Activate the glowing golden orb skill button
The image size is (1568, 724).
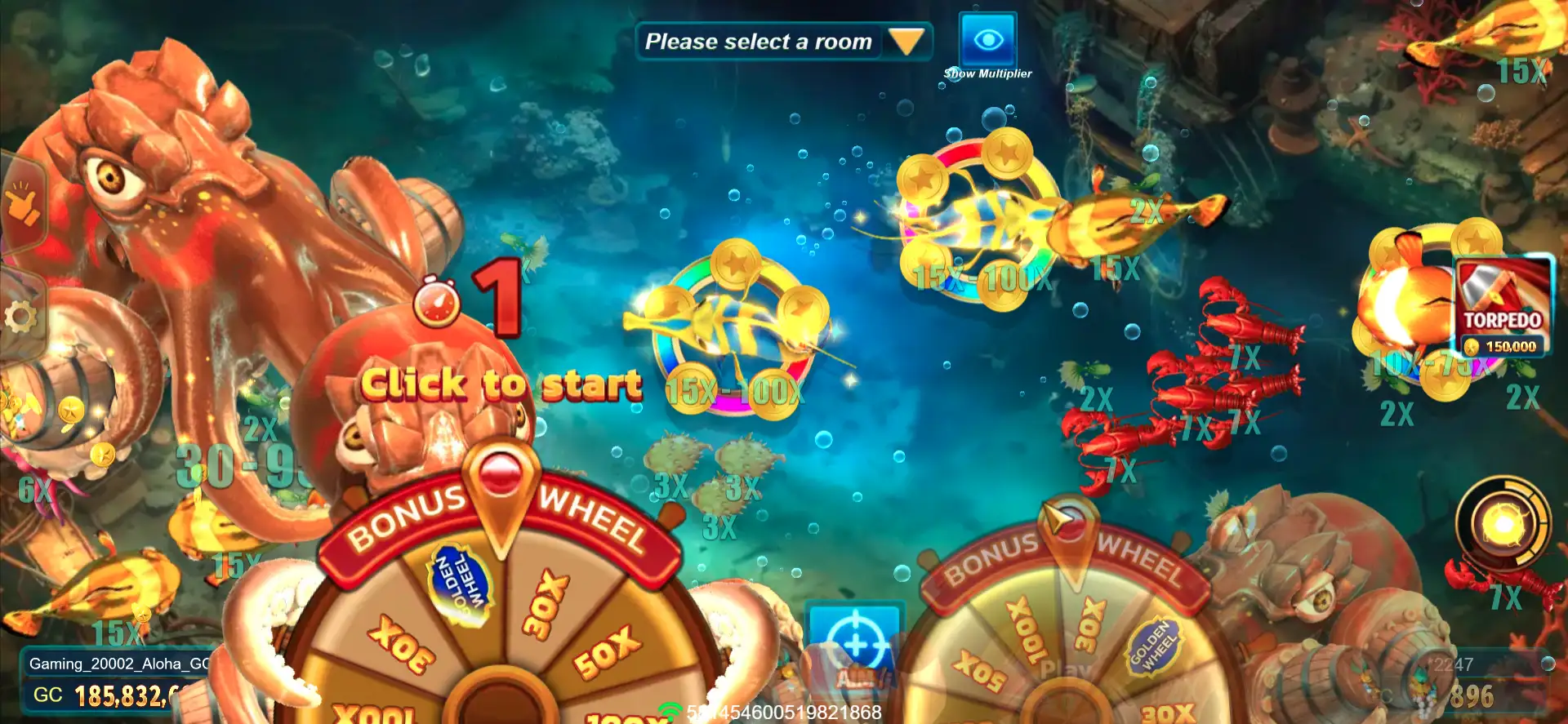[x=1503, y=524]
